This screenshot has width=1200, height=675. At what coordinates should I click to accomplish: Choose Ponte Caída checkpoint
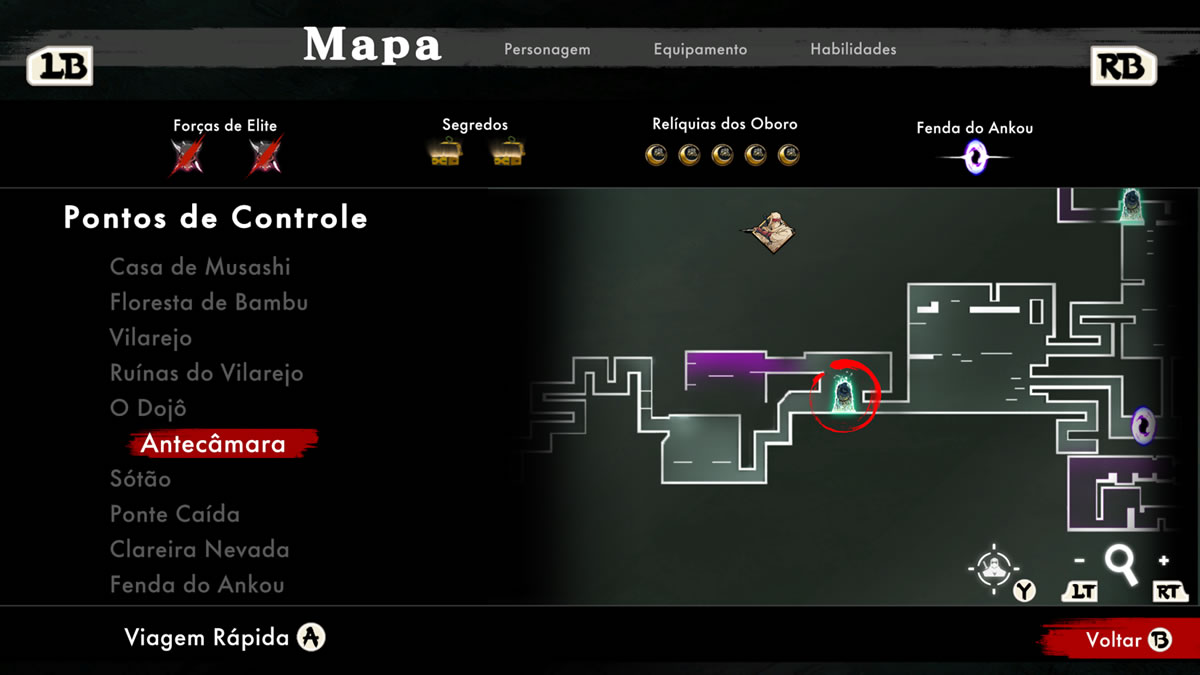[175, 514]
